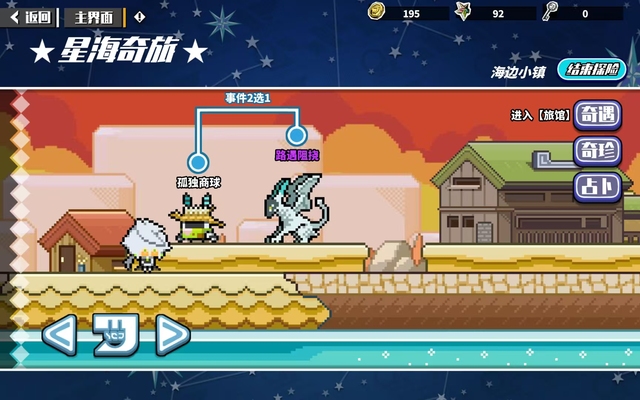The width and height of the screenshot is (640, 400).
Task: Open the 奇遇 encounter button
Action: (x=598, y=115)
